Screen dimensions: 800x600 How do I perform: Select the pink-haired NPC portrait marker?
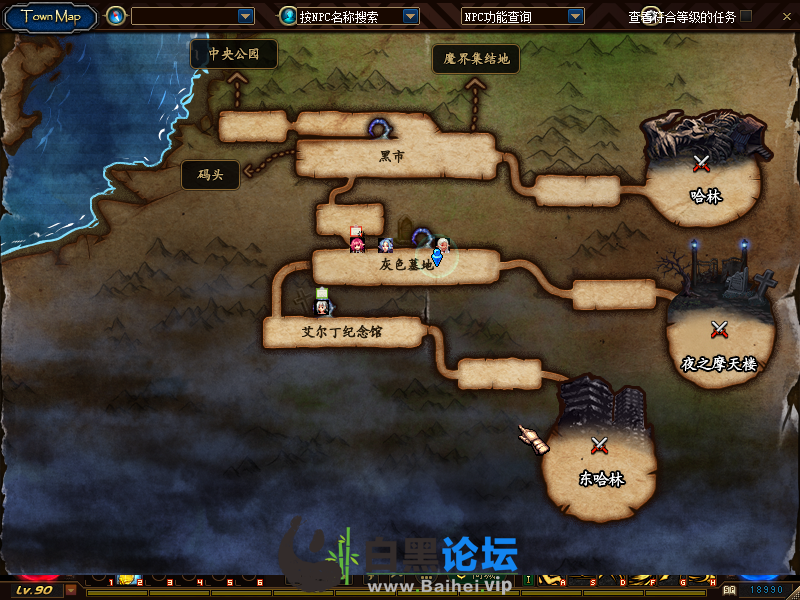[x=357, y=244]
